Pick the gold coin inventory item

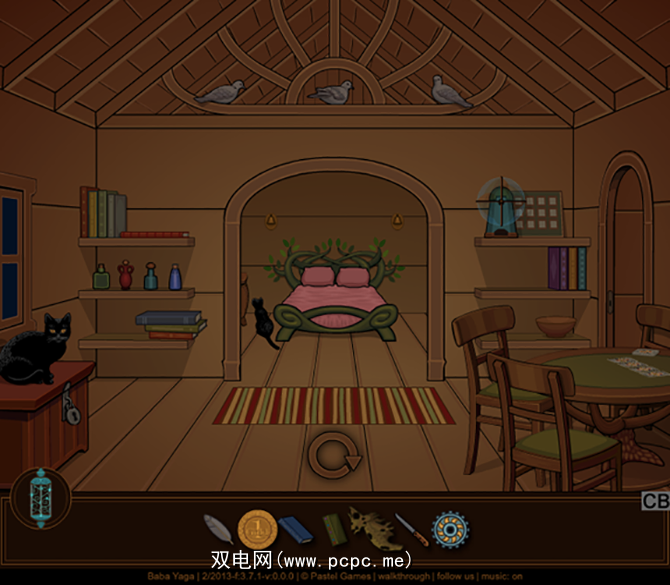coord(256,528)
